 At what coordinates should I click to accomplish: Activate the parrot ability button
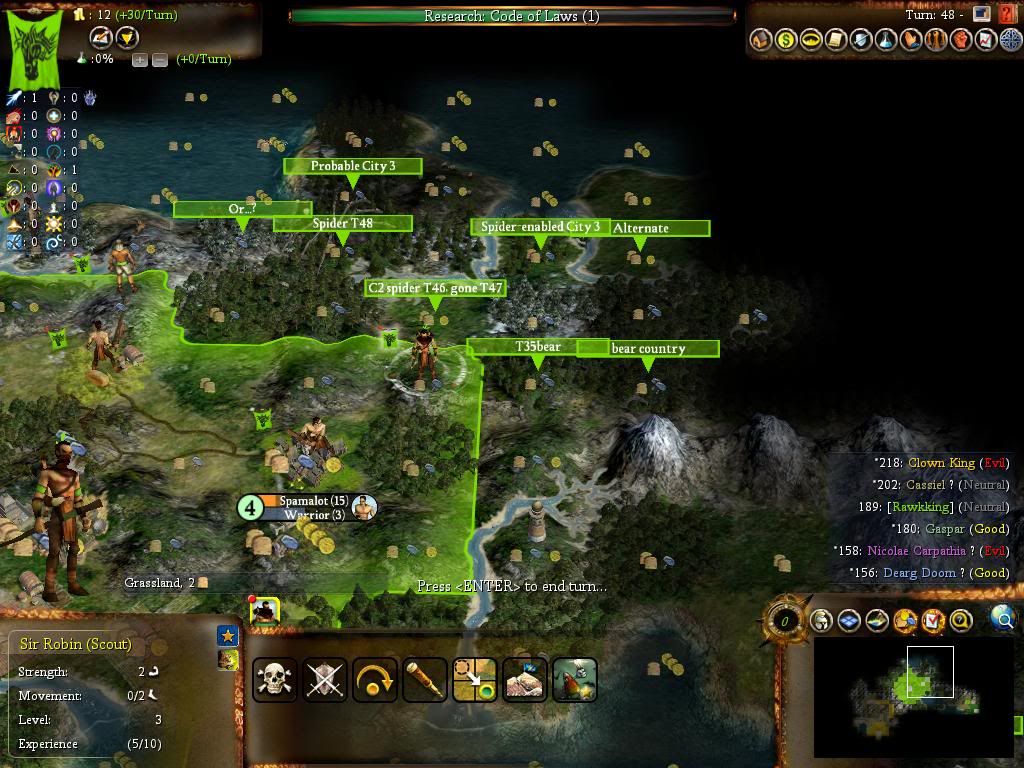575,680
